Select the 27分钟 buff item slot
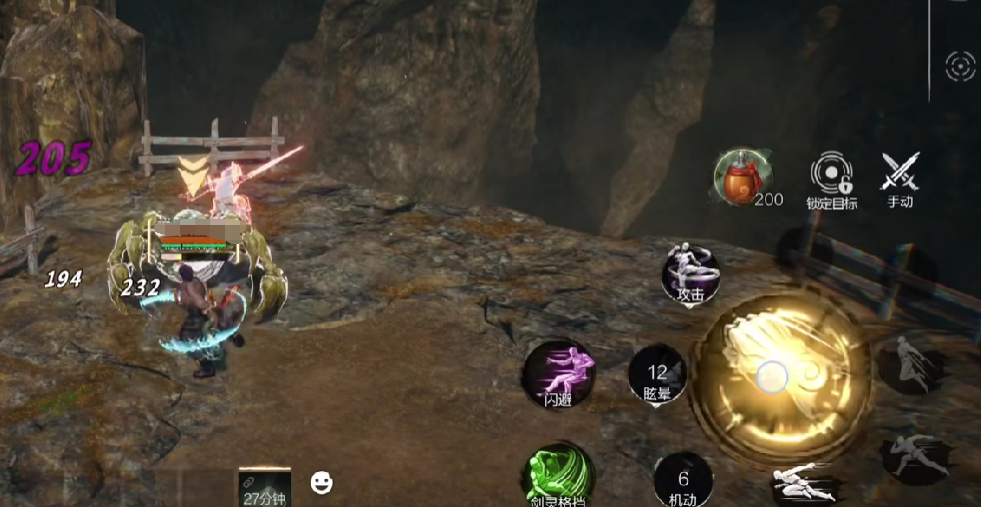981x507 pixels. (x=264, y=487)
